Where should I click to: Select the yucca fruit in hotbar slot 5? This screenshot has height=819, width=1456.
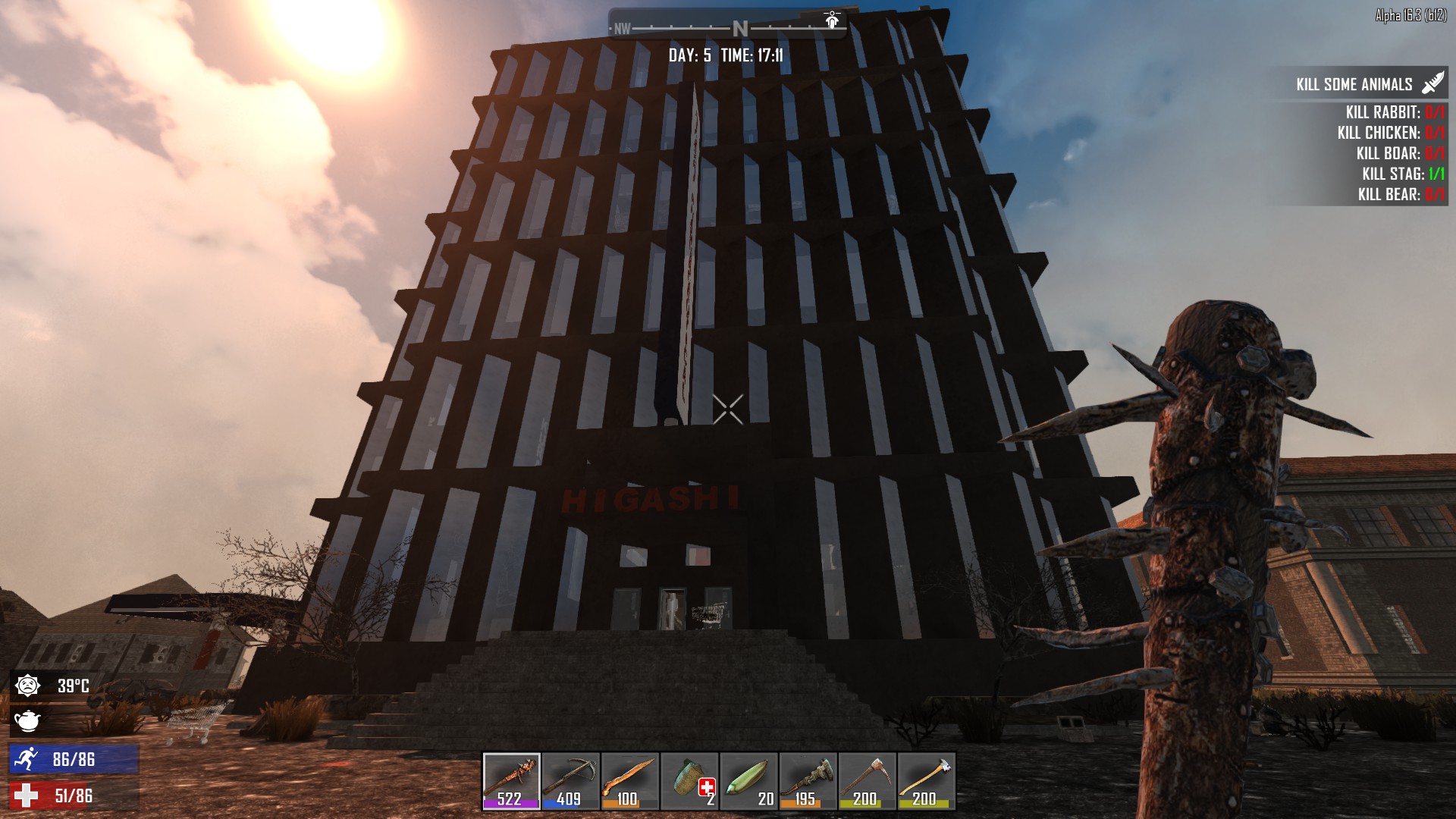(748, 781)
